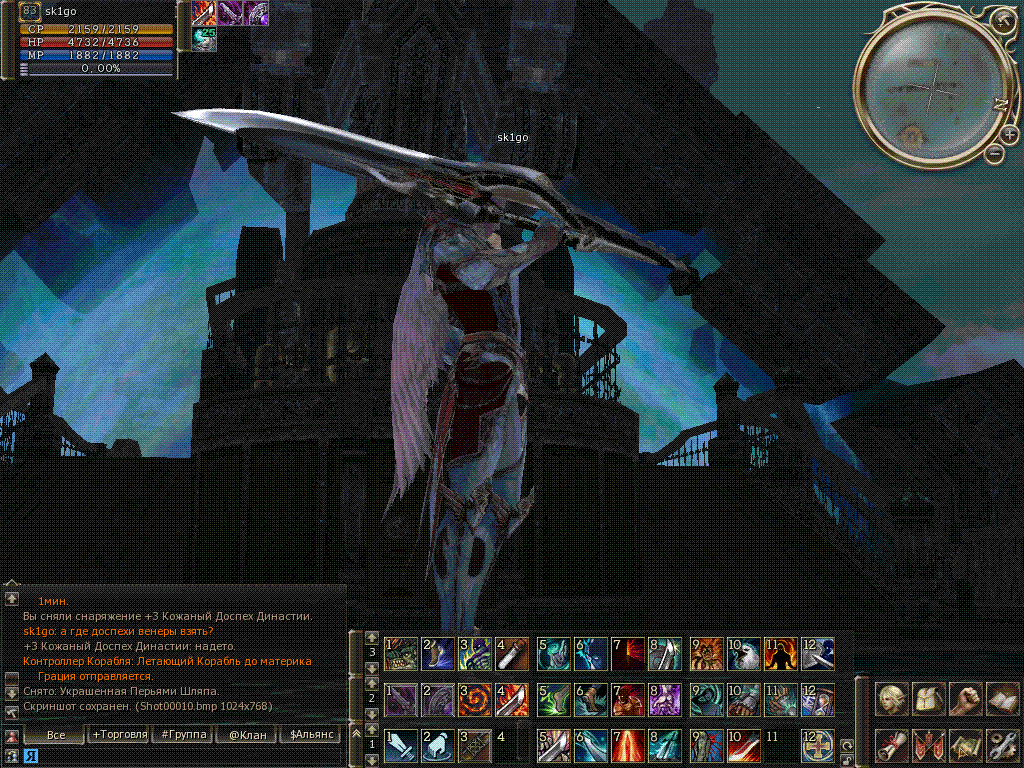This screenshot has height=768, width=1024.
Task: Open the $Альянс chat tab
Action: (309, 735)
